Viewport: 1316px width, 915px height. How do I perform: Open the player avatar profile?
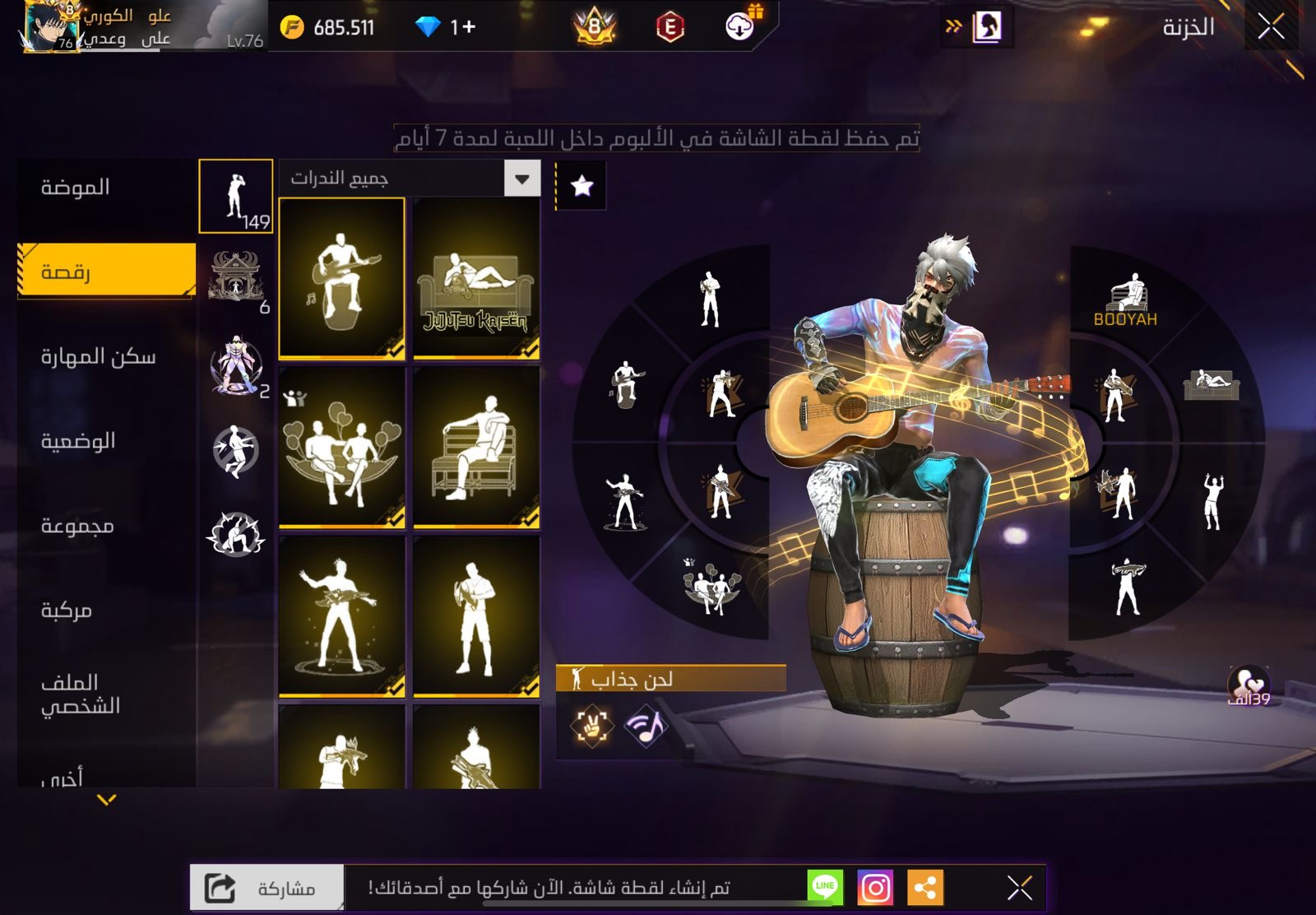(x=49, y=26)
